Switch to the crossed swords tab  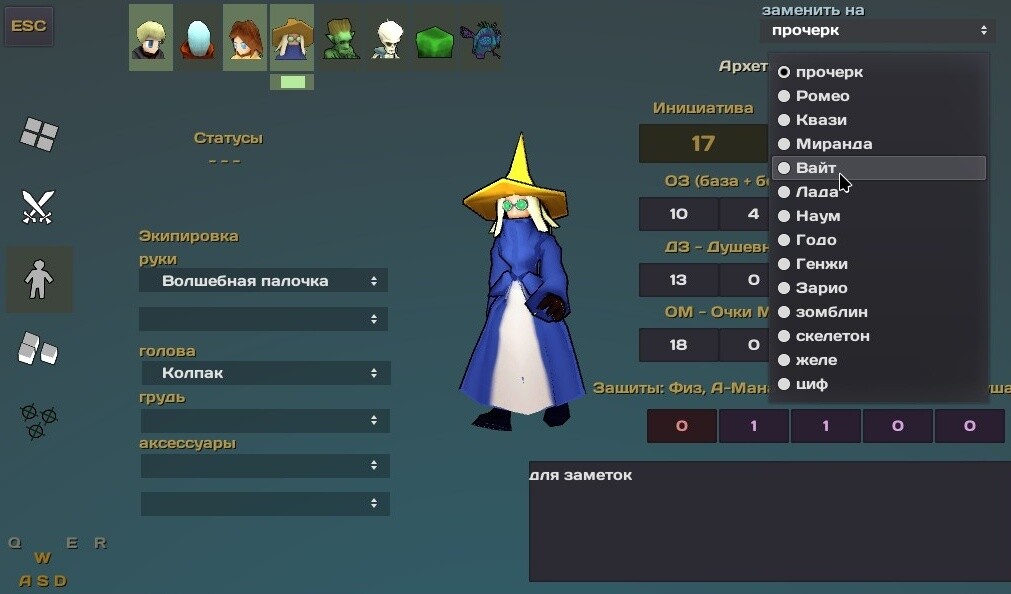39,207
